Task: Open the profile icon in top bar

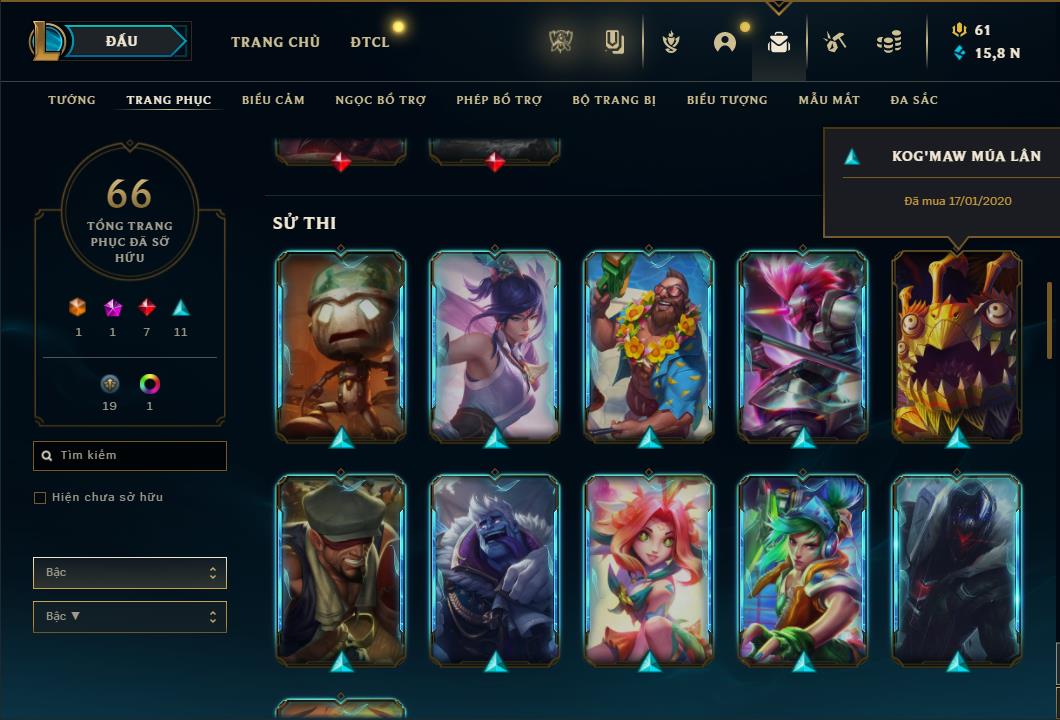Action: pyautogui.click(x=725, y=42)
